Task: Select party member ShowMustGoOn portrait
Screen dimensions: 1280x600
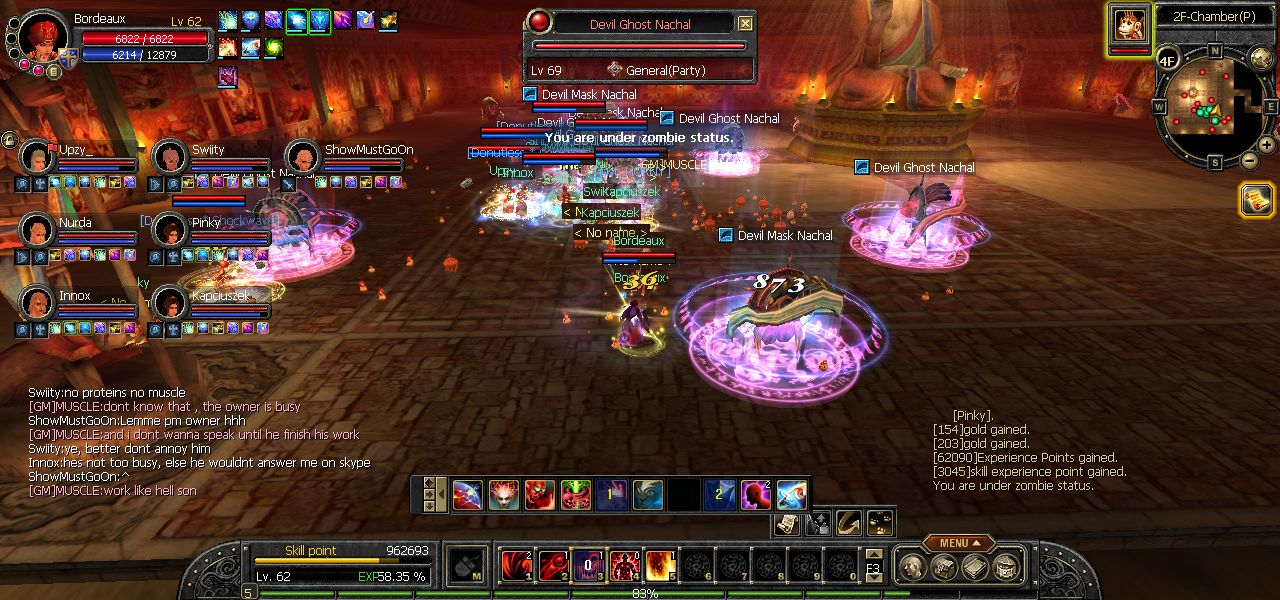Action: (302, 157)
